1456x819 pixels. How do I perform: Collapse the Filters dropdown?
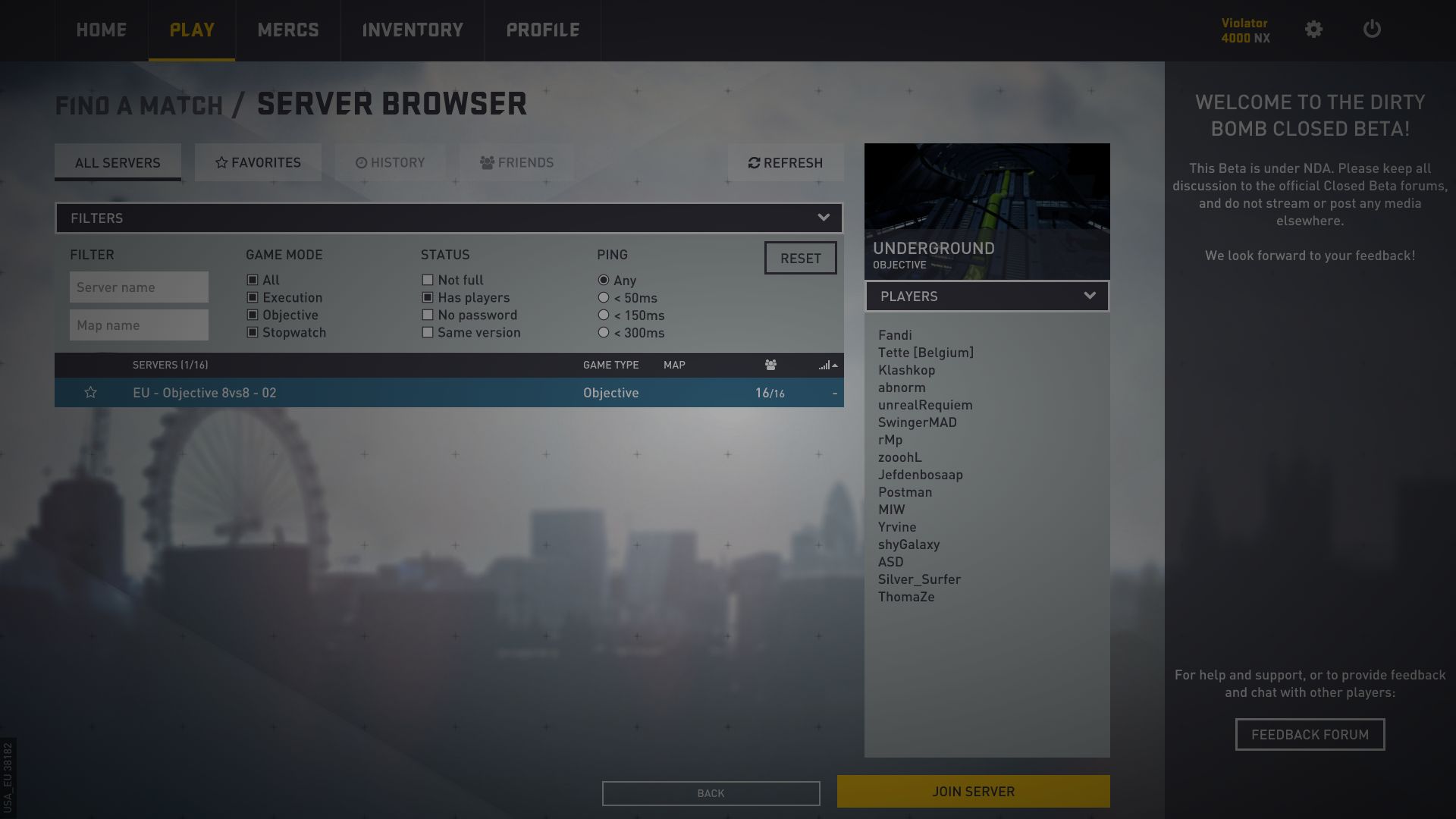tap(823, 218)
